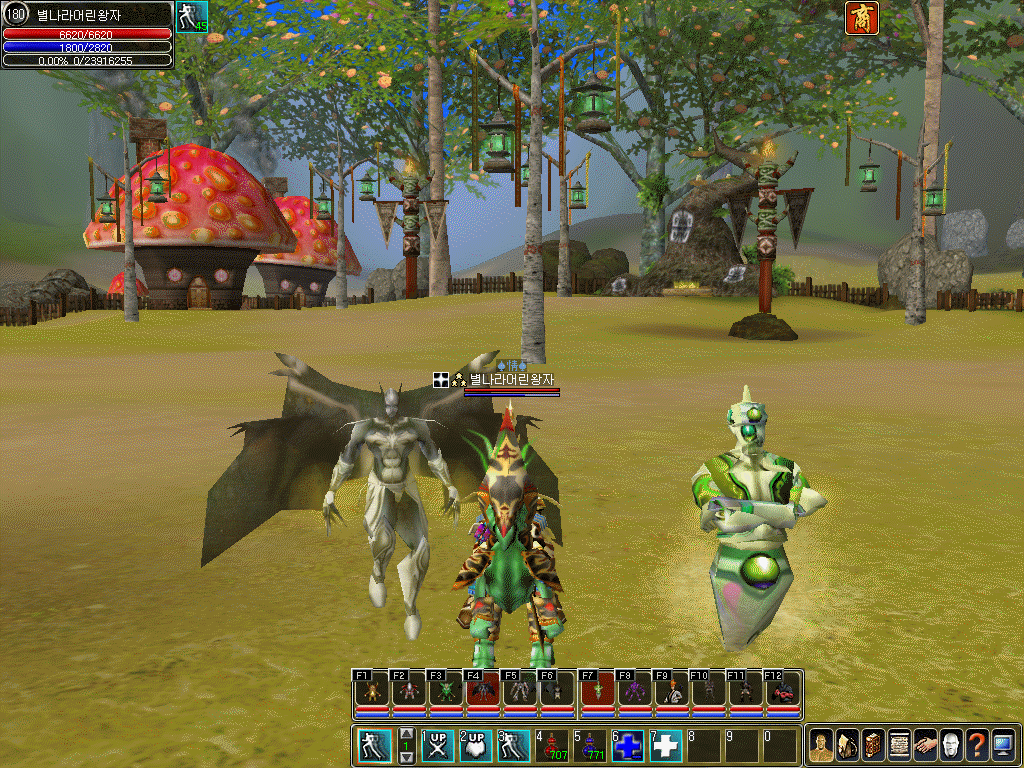Open the white mask face icon
The image size is (1024, 768).
pos(950,745)
